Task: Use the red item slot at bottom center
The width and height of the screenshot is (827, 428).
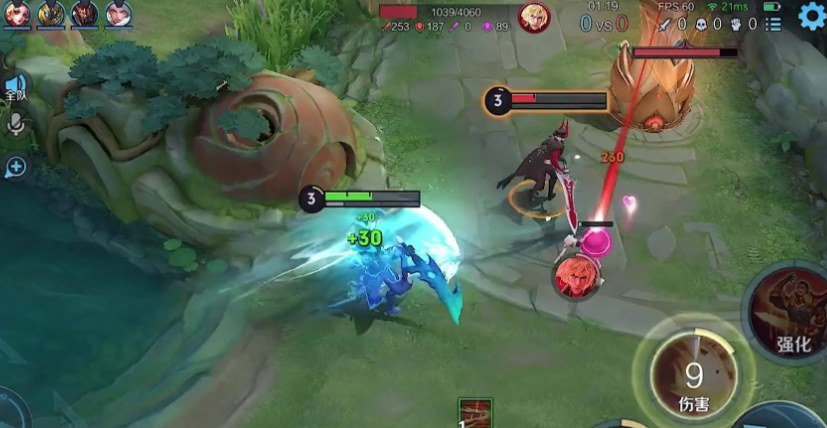Action: tap(475, 413)
